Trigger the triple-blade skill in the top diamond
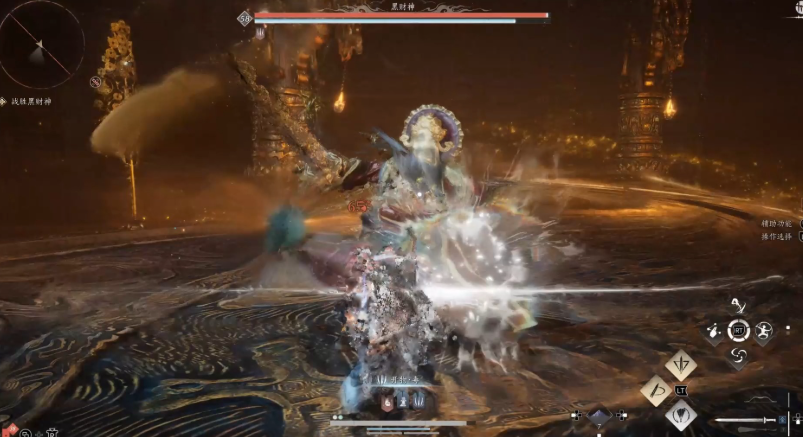 681,364
